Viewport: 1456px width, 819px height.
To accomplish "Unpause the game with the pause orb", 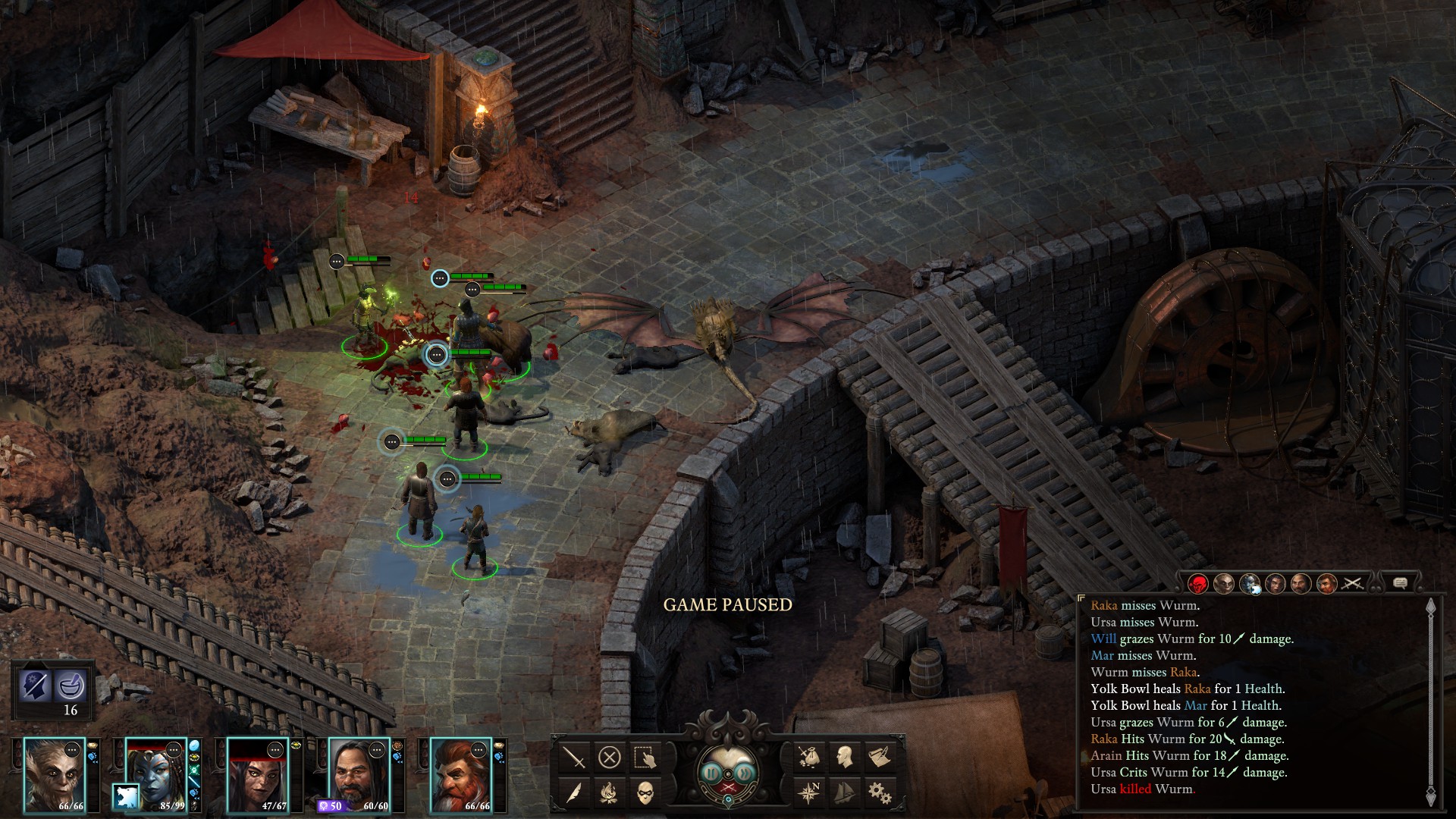I will point(712,773).
